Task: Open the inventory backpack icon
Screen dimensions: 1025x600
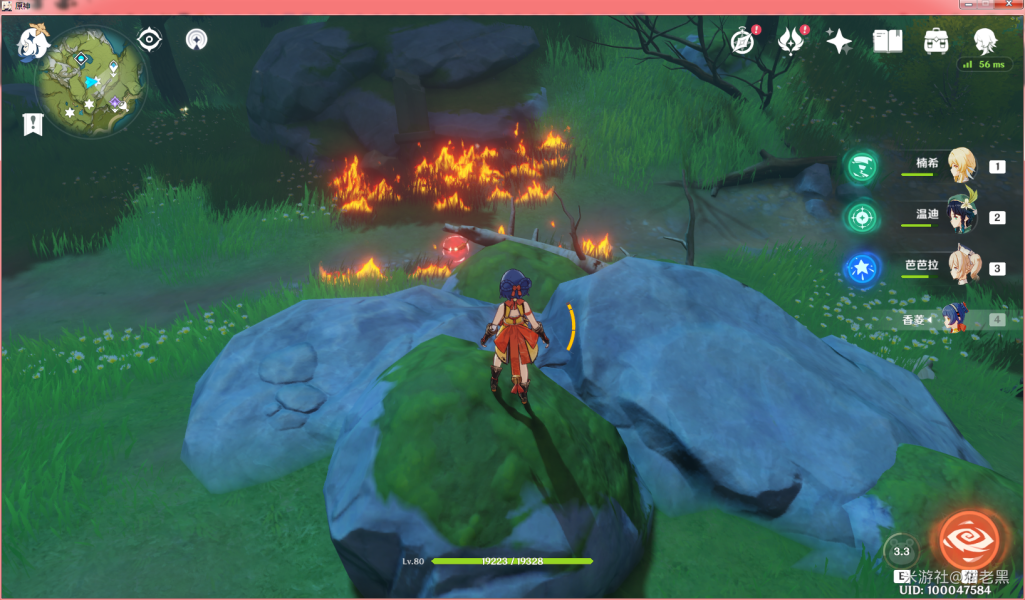Action: point(936,41)
